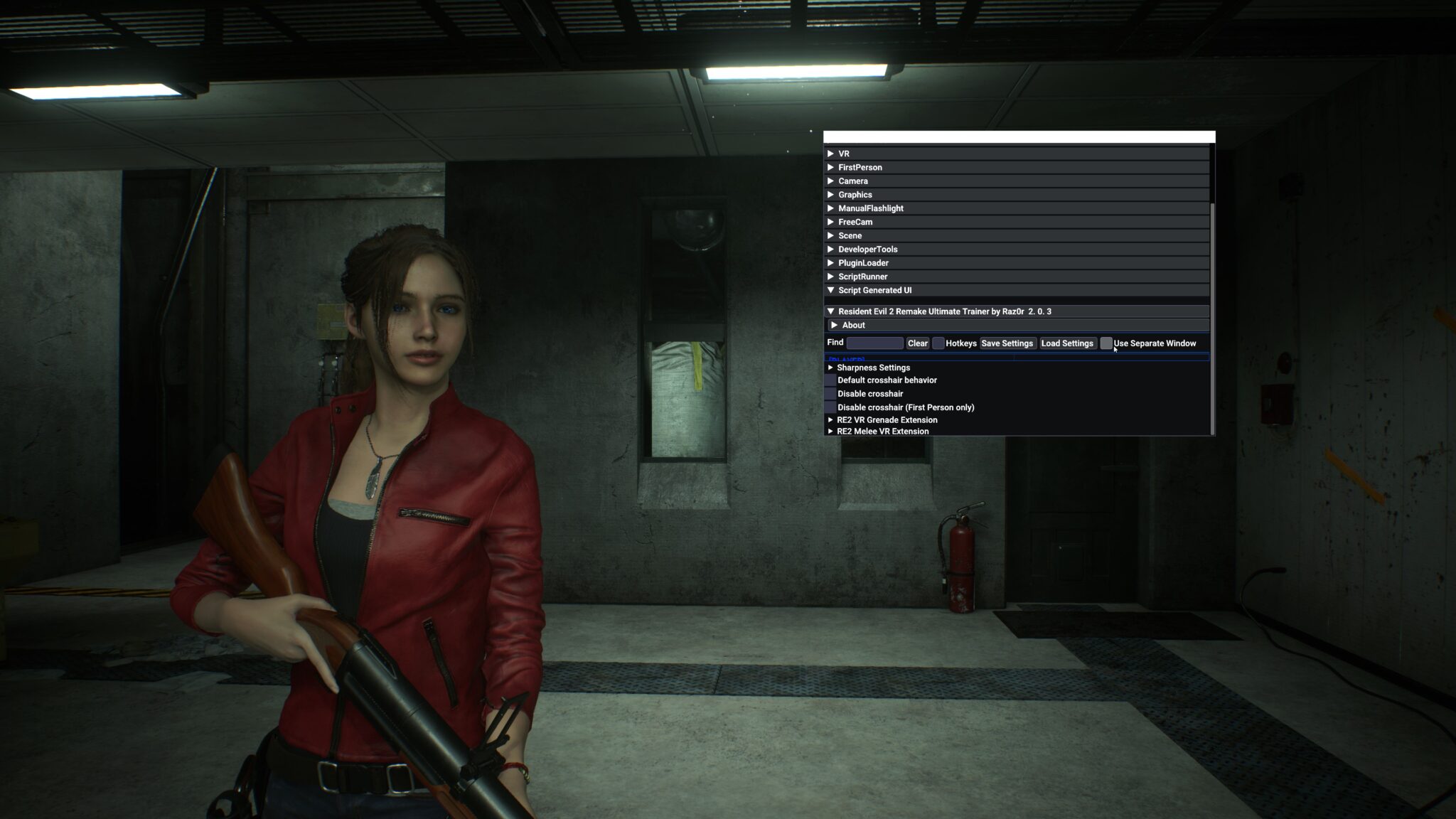Enable Use Separate Window checkbox
Screen dimensions: 1456x819
tap(1106, 343)
